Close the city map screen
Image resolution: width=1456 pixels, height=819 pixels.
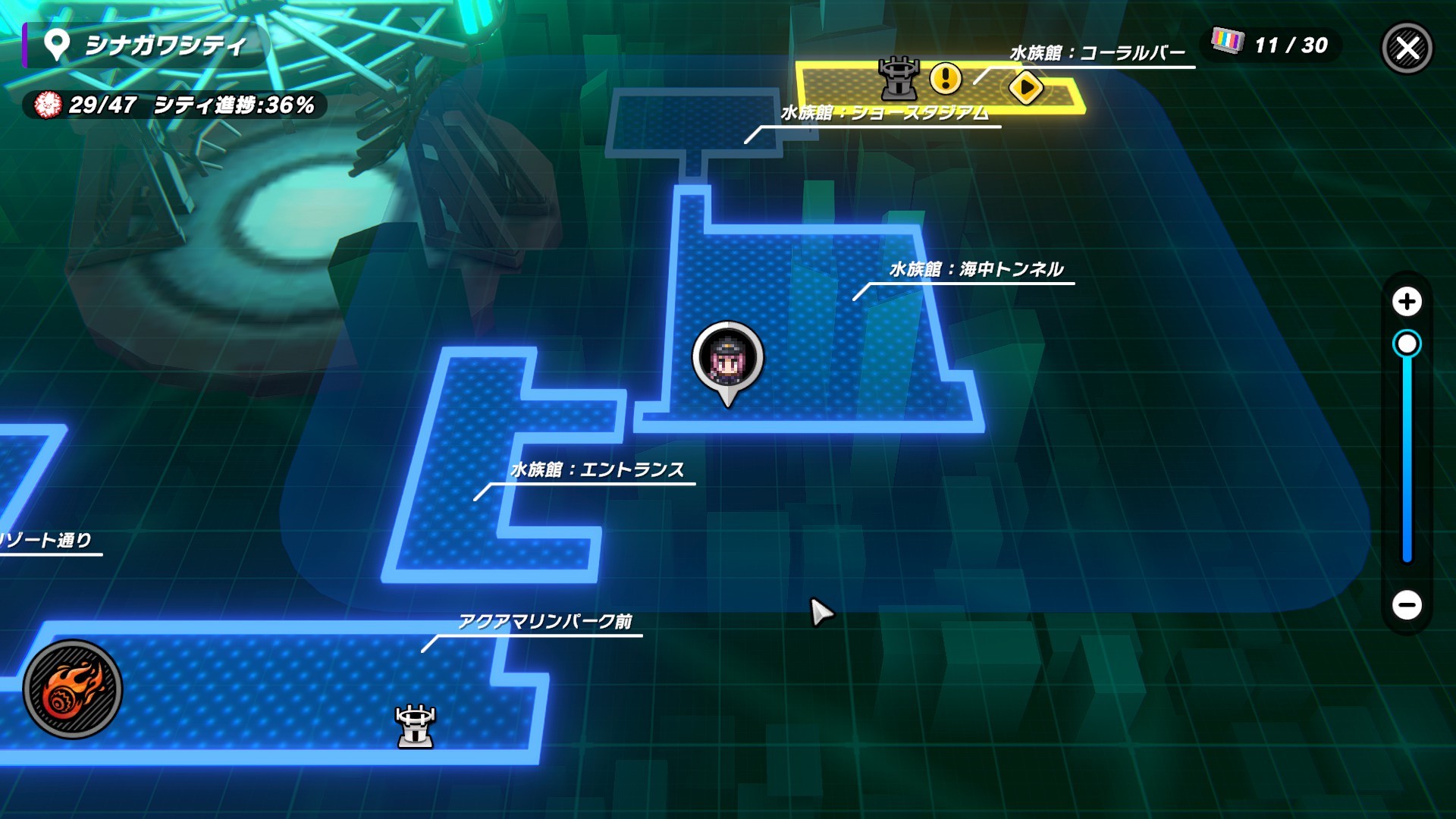pos(1407,49)
